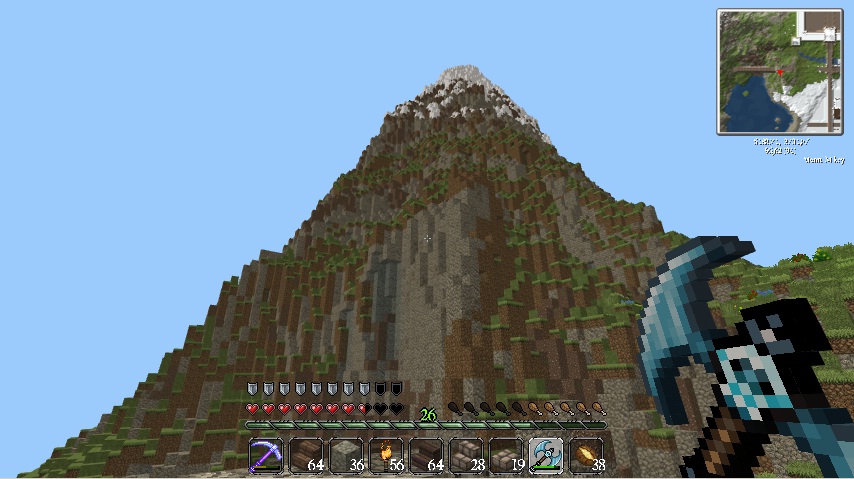Select the purple enchanted pickaxe slot
Viewport: 854px width, 479px height.
pyautogui.click(x=266, y=455)
